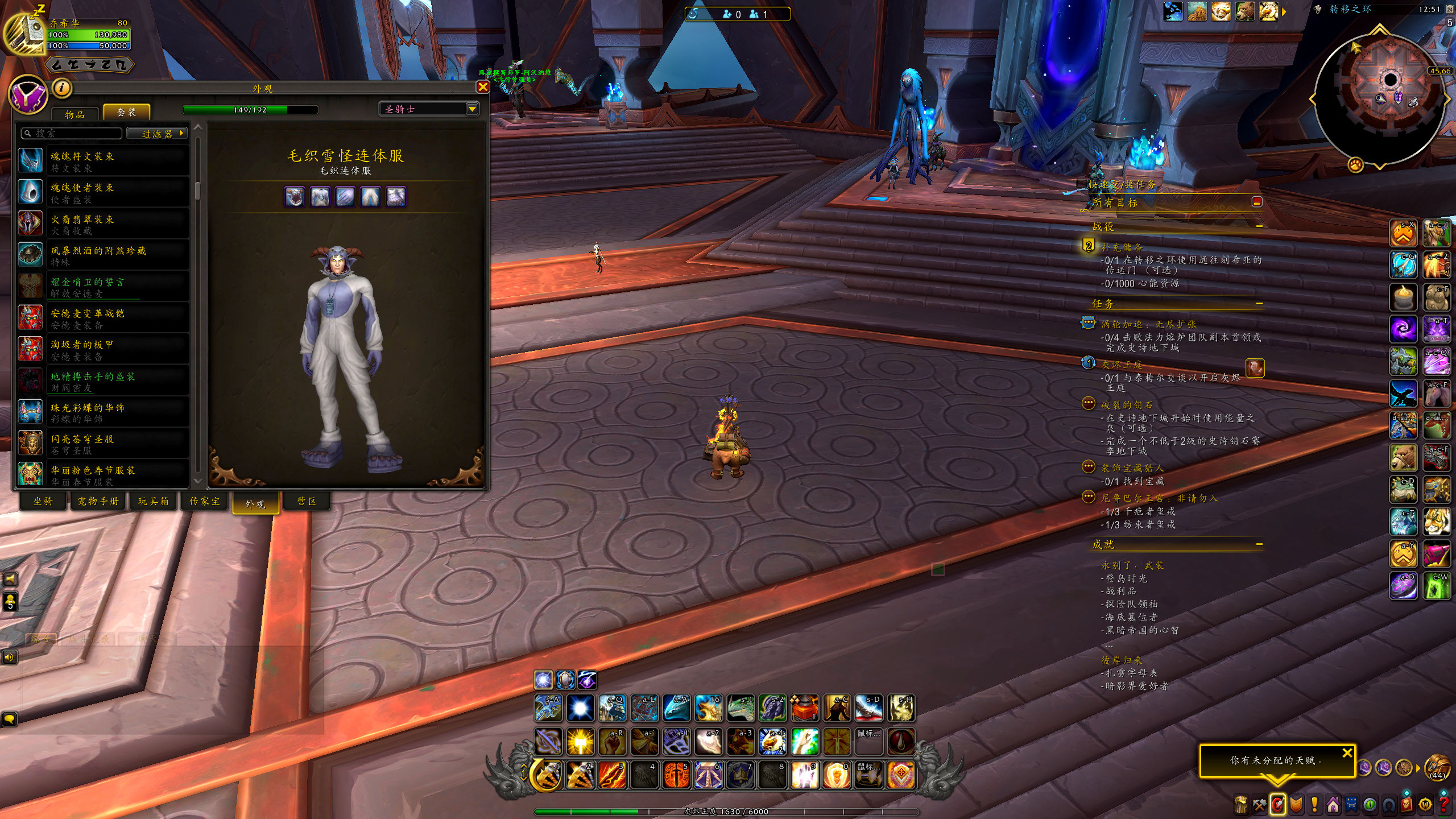Click the 搜索 search box
This screenshot has height=819, width=1456.
[x=72, y=133]
